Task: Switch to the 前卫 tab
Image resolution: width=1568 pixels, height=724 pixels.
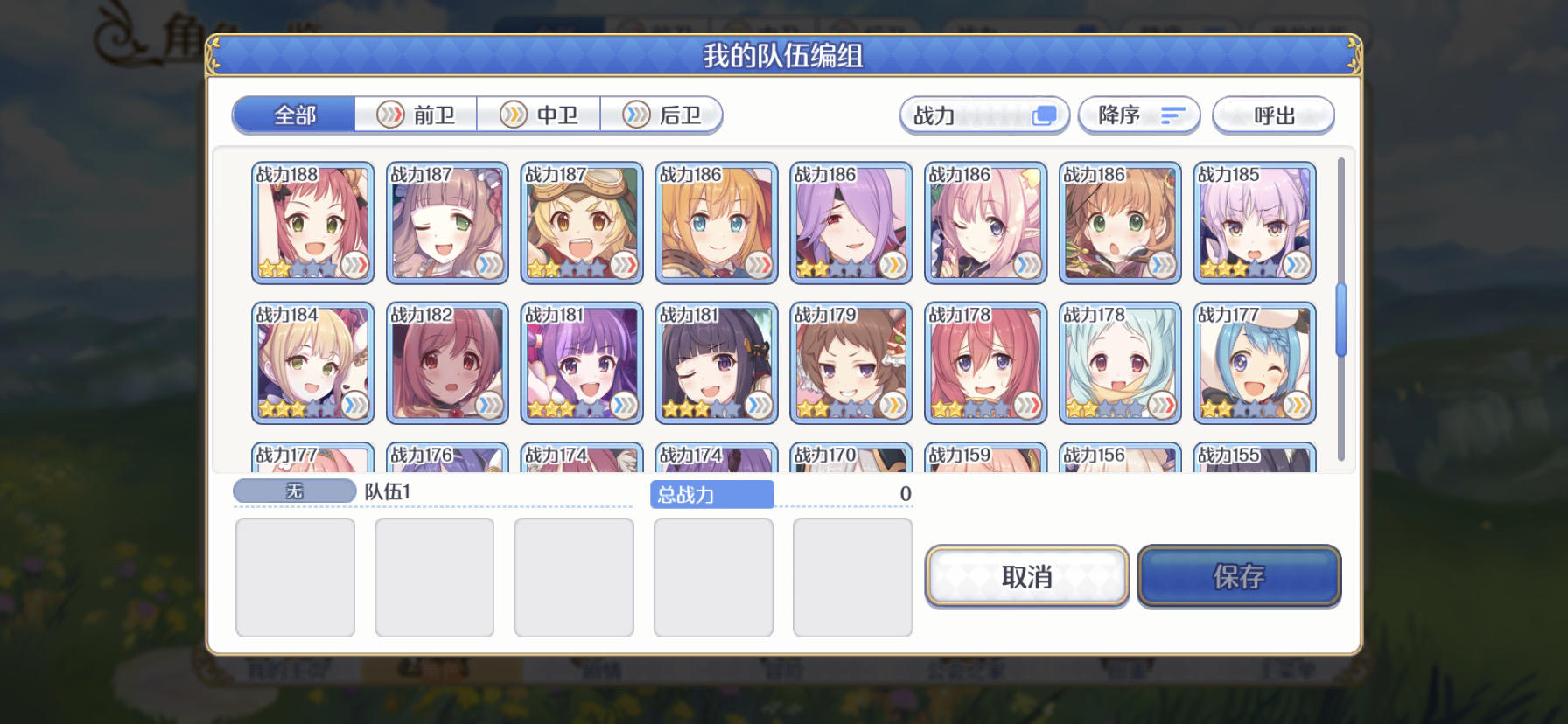Action: point(416,115)
